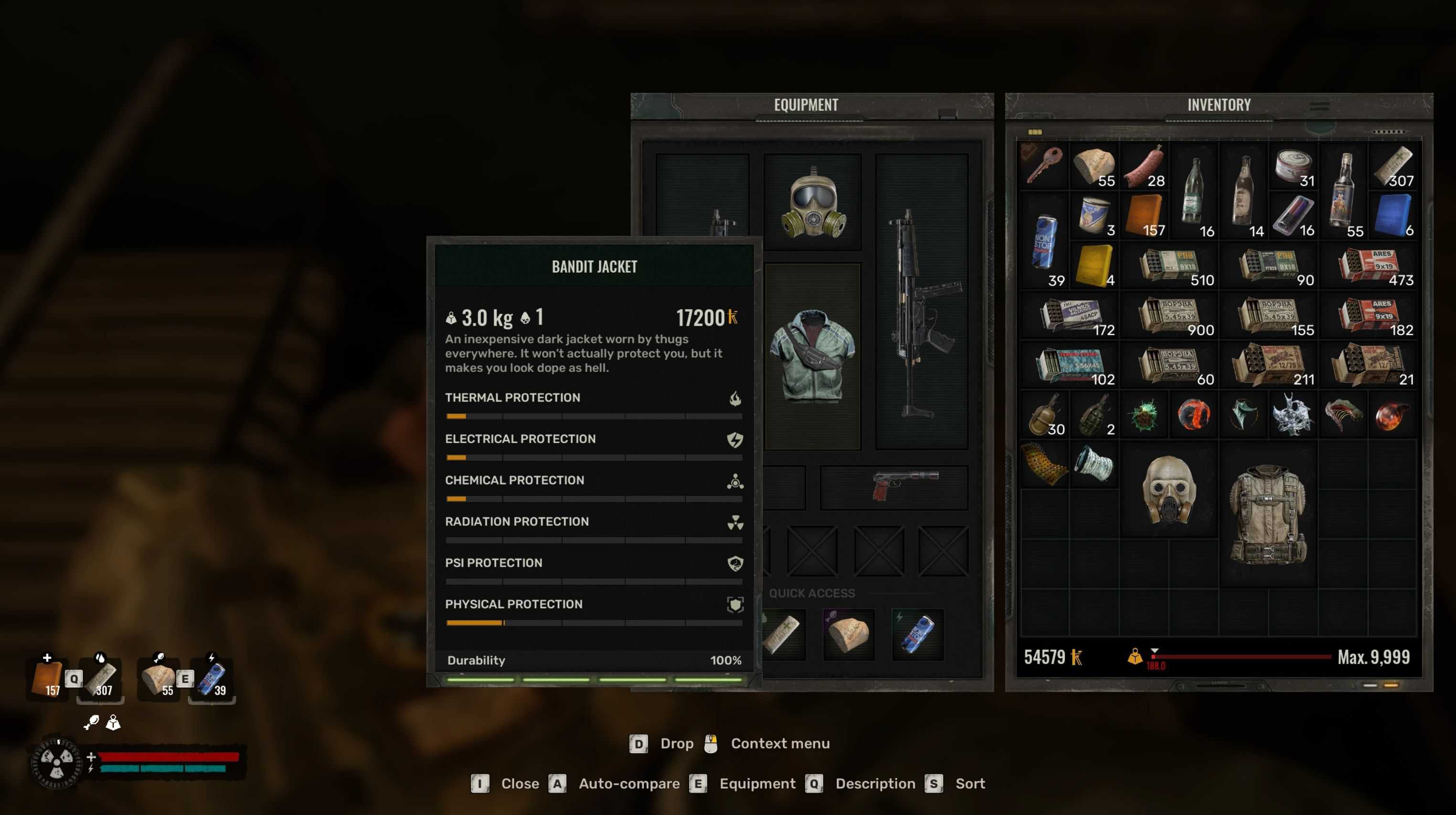
Task: Select the energy drink quick access slot
Action: tap(917, 634)
